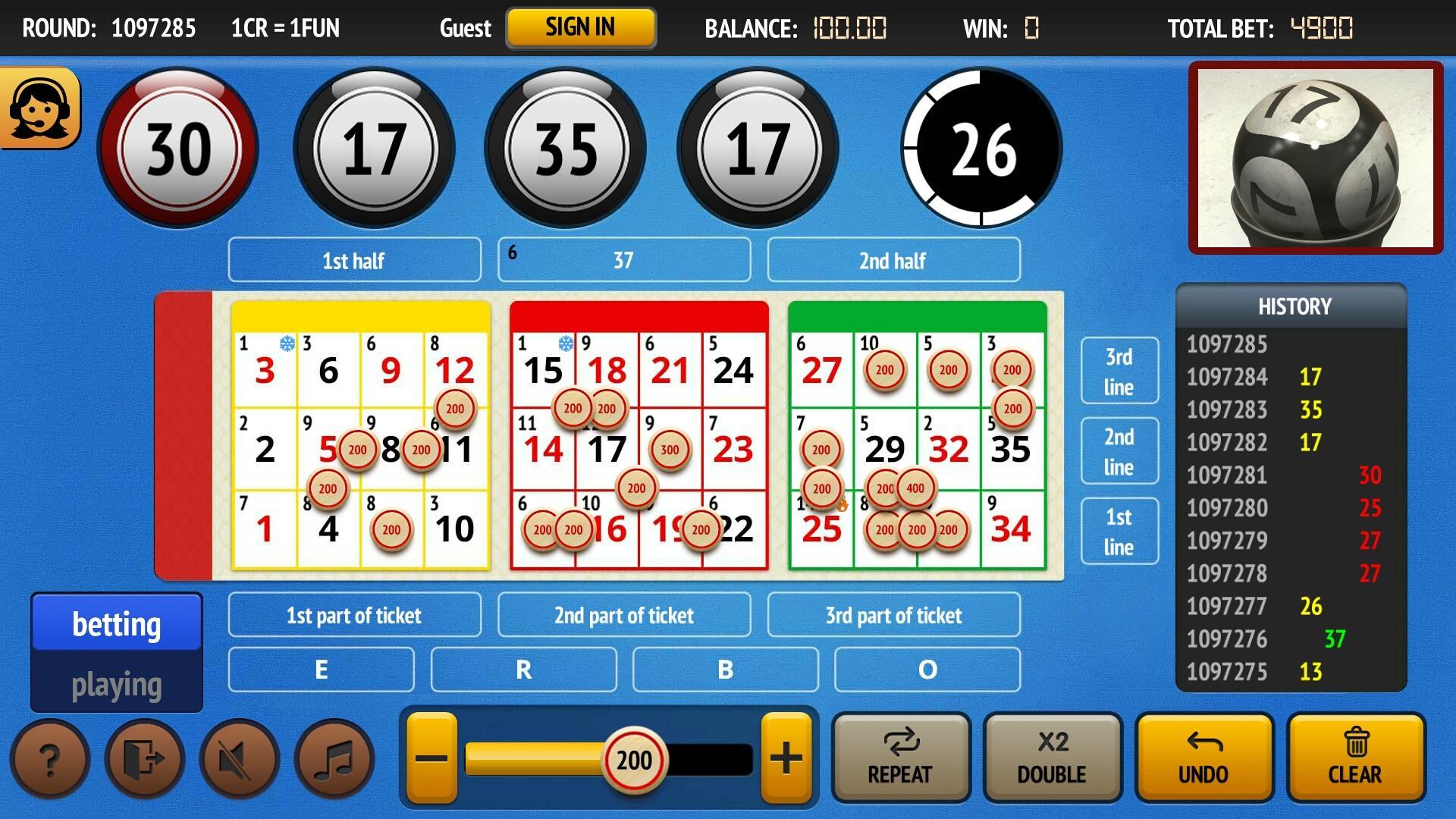Select the 3rd line bet option
The image size is (1456, 819).
point(1119,369)
